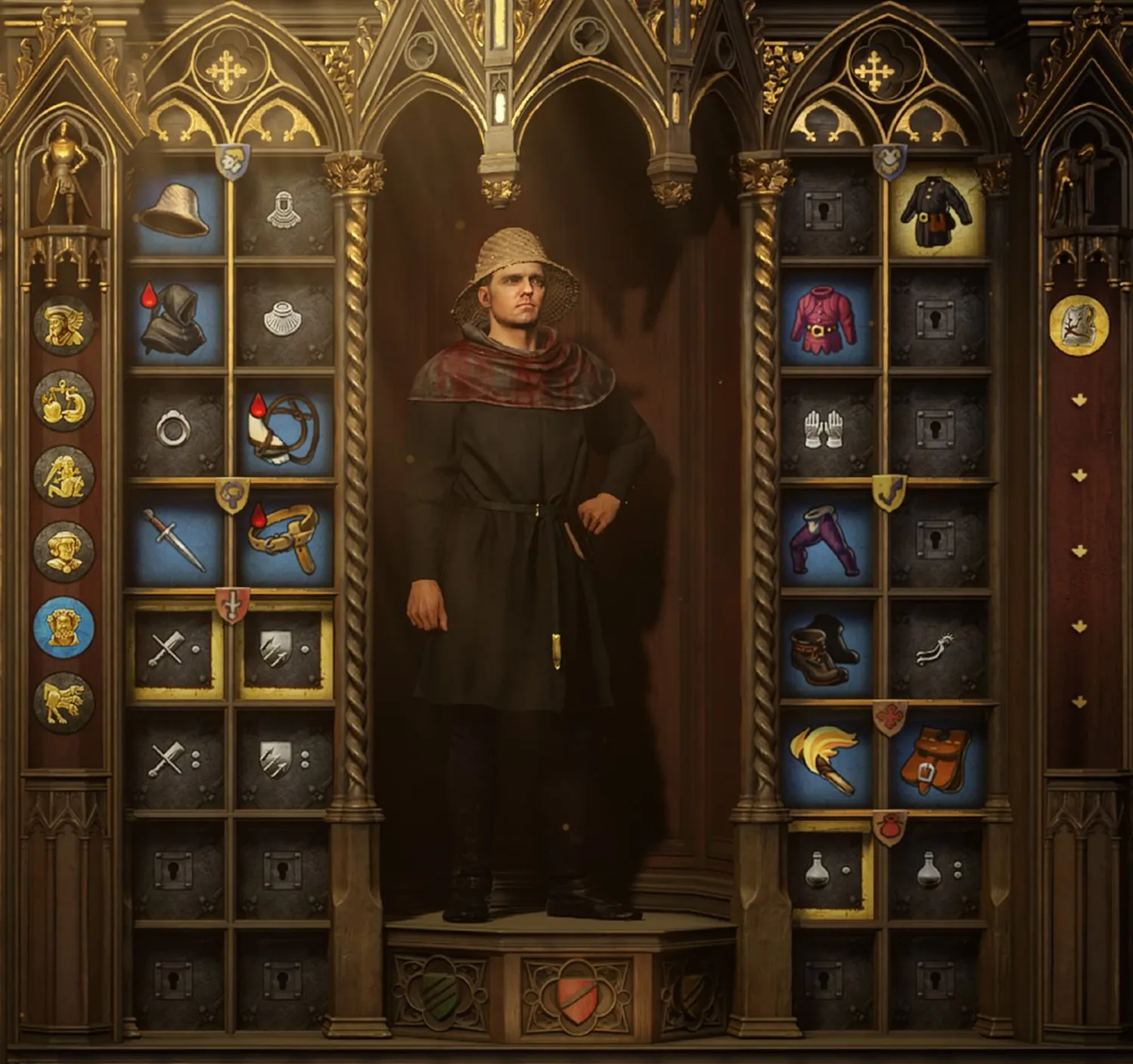1133x1064 pixels.
Task: Select the burning torch slot
Action: (827, 758)
